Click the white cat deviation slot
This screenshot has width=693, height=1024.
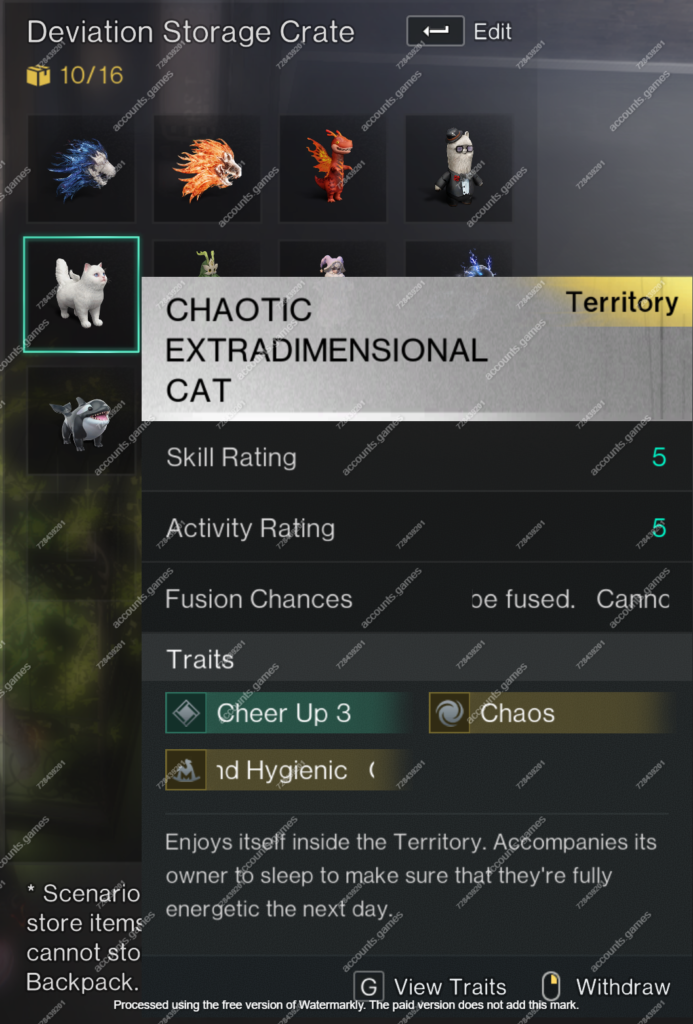pos(81,295)
